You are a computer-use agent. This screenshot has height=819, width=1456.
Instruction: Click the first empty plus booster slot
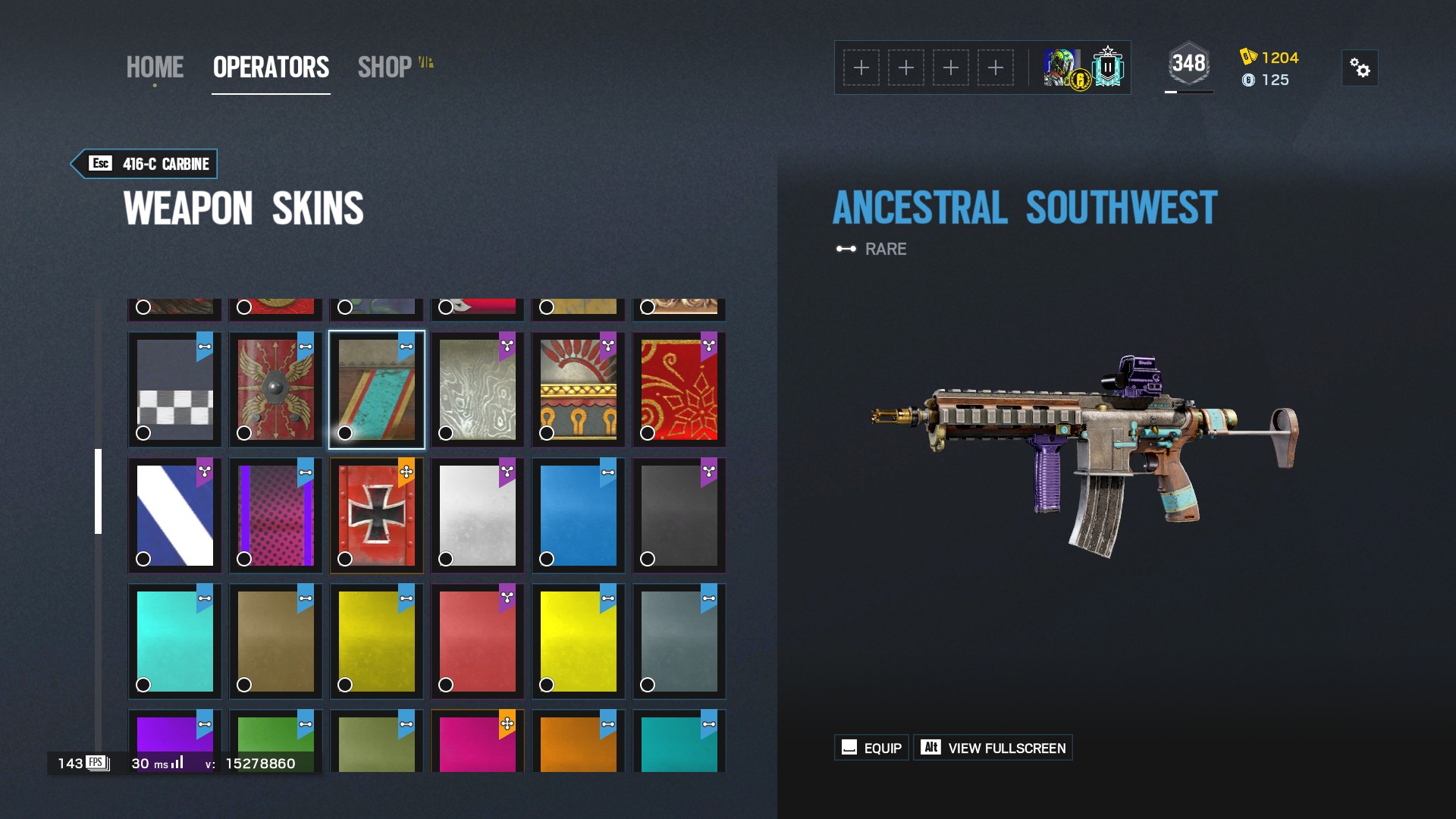click(861, 68)
